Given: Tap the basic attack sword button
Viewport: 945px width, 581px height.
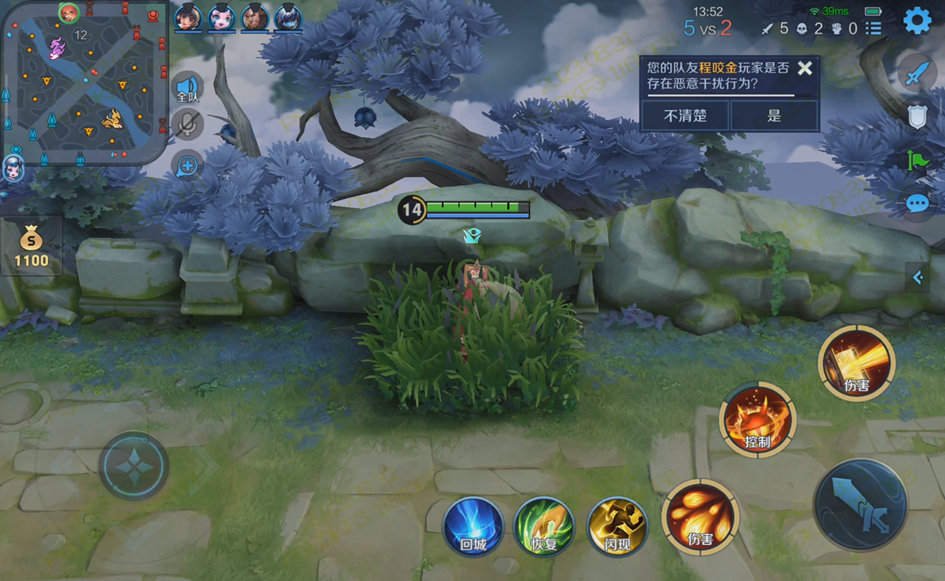Looking at the screenshot, I should 860,505.
